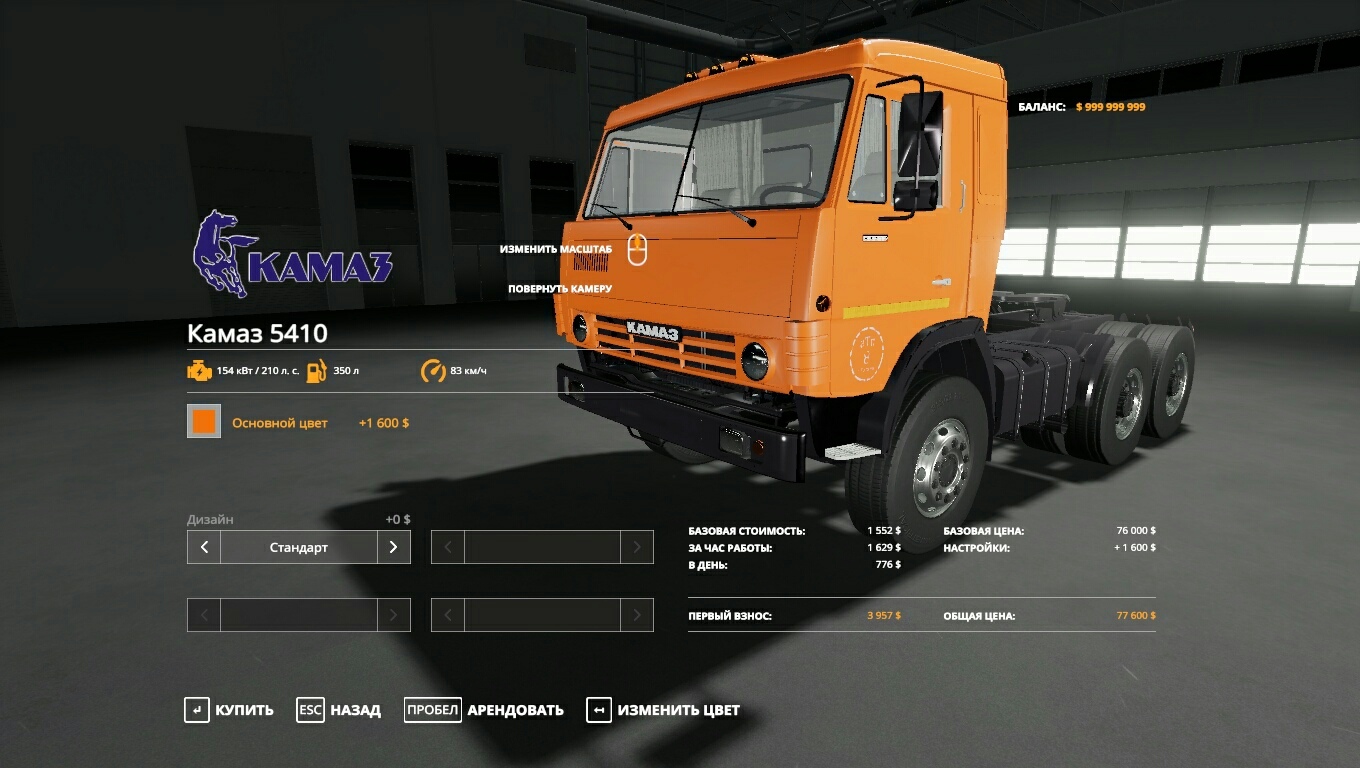The height and width of the screenshot is (768, 1360).
Task: Choose next Дизайн option with right arrow
Action: (393, 547)
